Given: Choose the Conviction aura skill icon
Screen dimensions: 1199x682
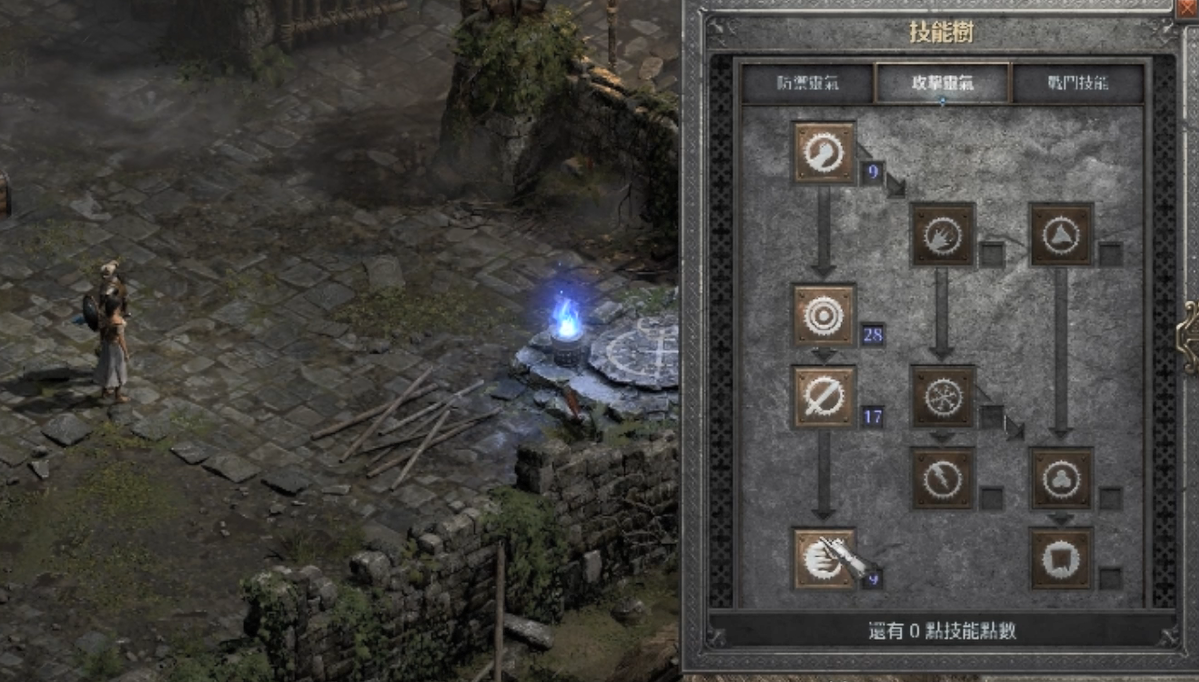Looking at the screenshot, I should [1061, 559].
